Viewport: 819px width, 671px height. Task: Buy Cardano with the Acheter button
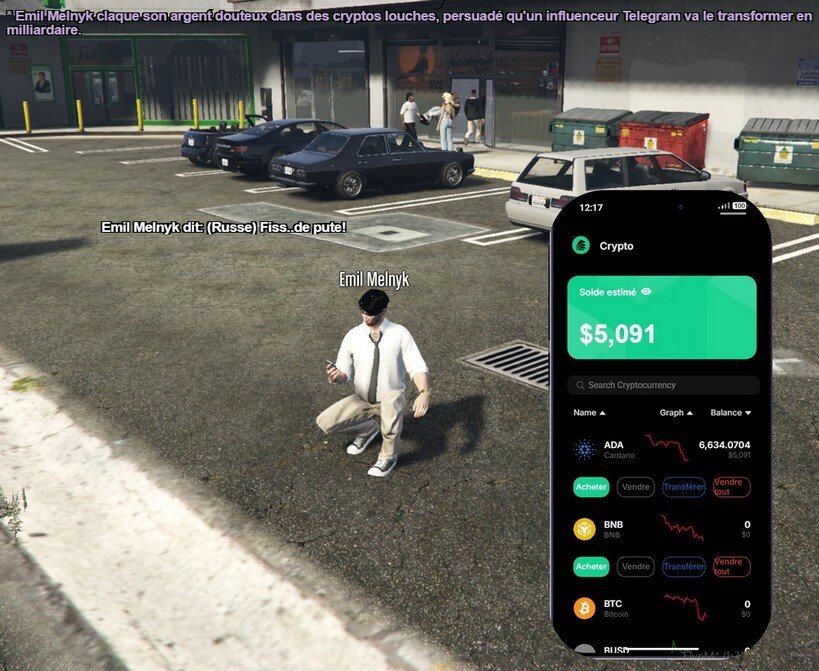(x=591, y=487)
